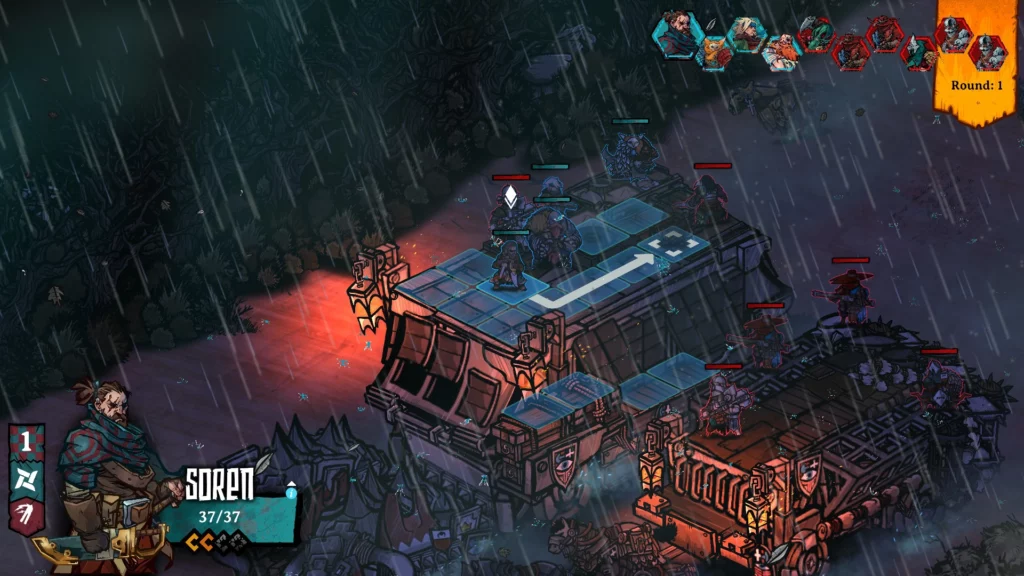Select the red-bearded dwarf turn order portrait
The height and width of the screenshot is (576, 1024).
(783, 50)
